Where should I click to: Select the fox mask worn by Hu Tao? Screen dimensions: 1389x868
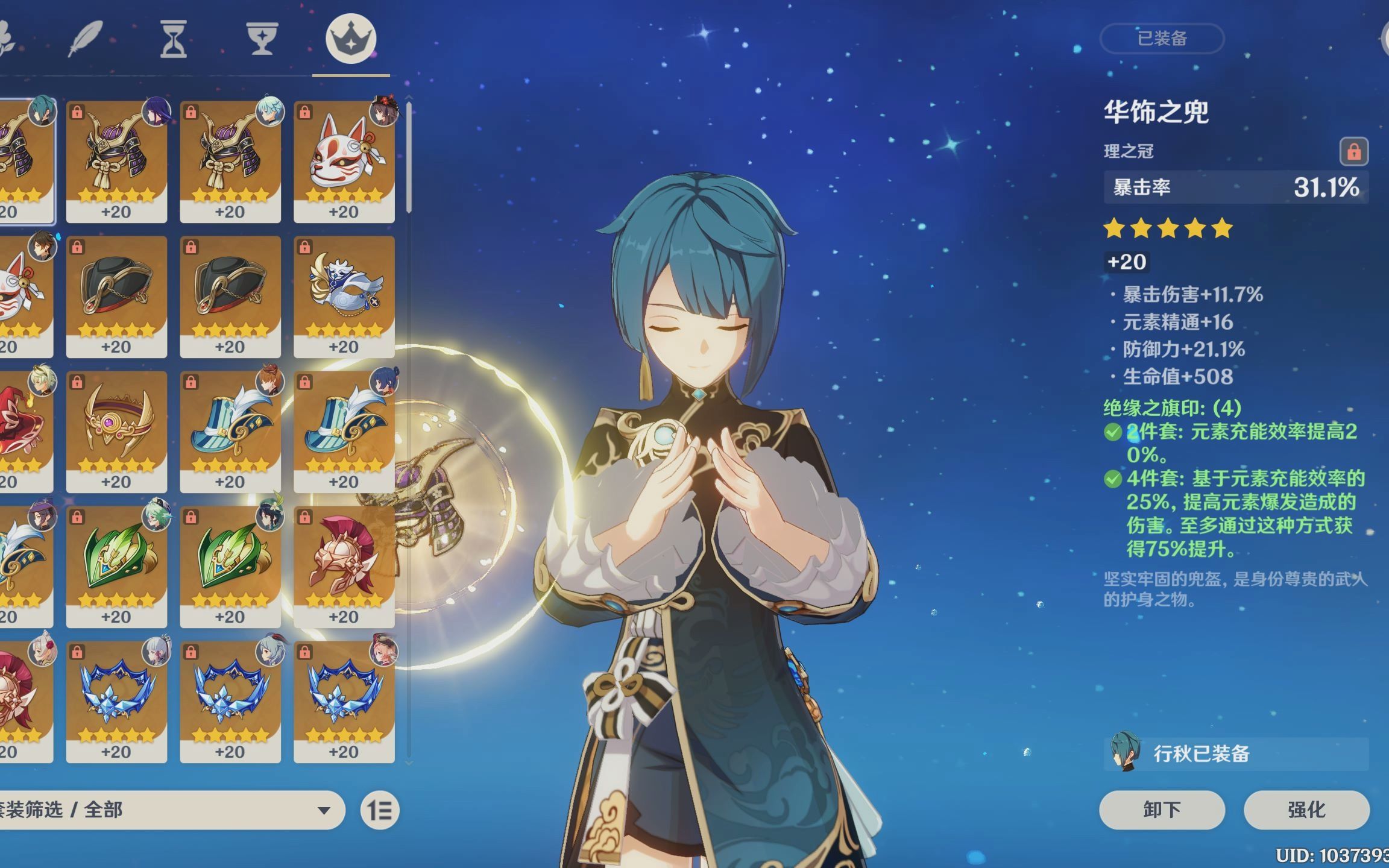(344, 160)
